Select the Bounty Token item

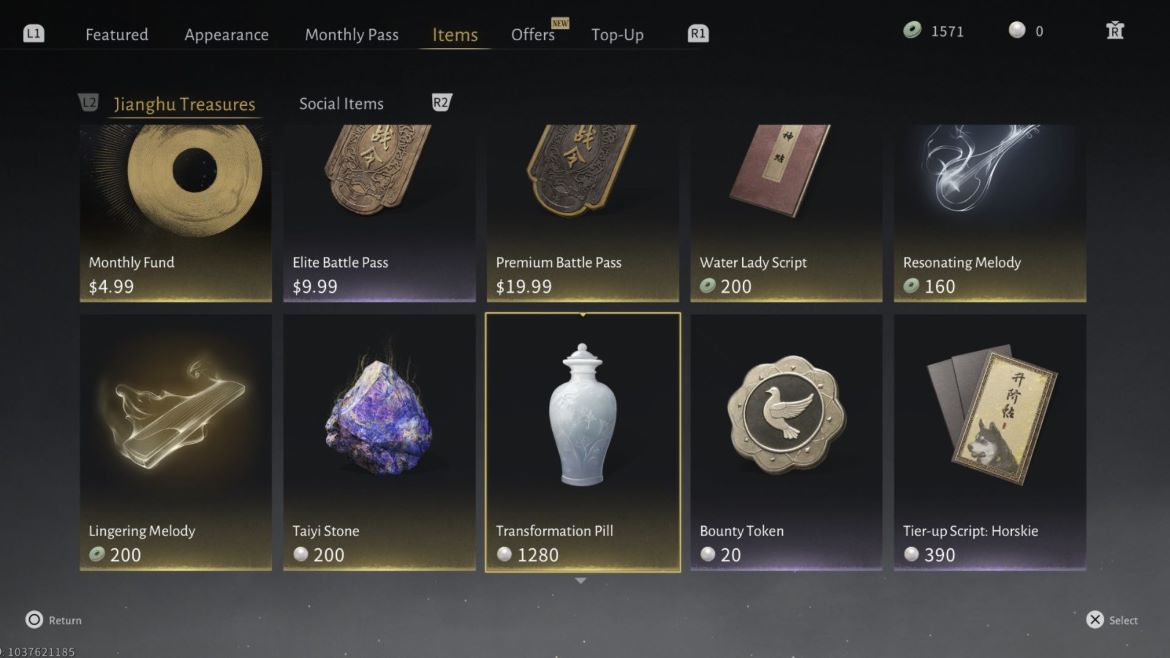[x=786, y=442]
